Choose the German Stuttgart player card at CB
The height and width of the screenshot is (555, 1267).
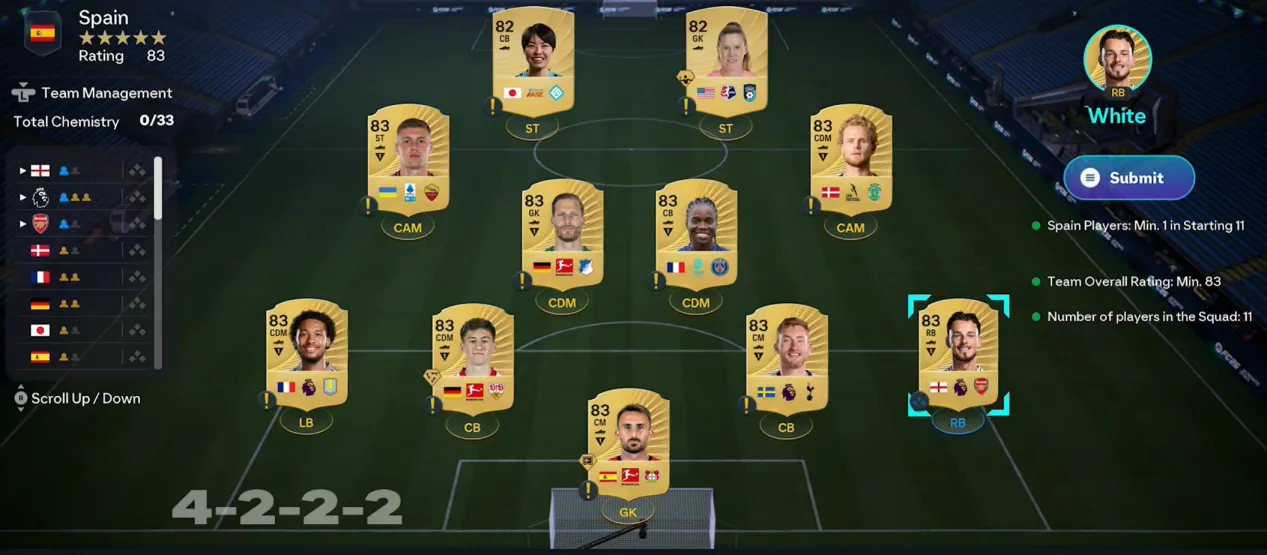[472, 360]
